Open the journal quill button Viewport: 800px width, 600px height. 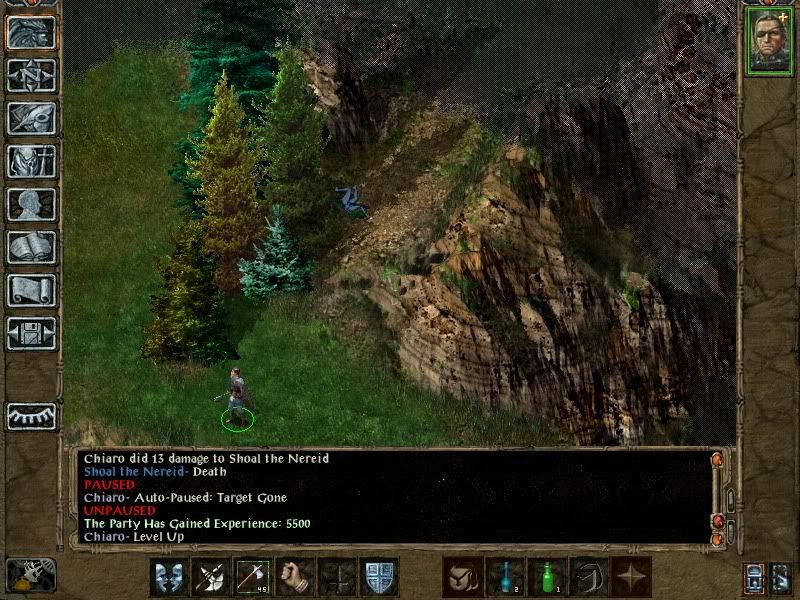[31, 118]
